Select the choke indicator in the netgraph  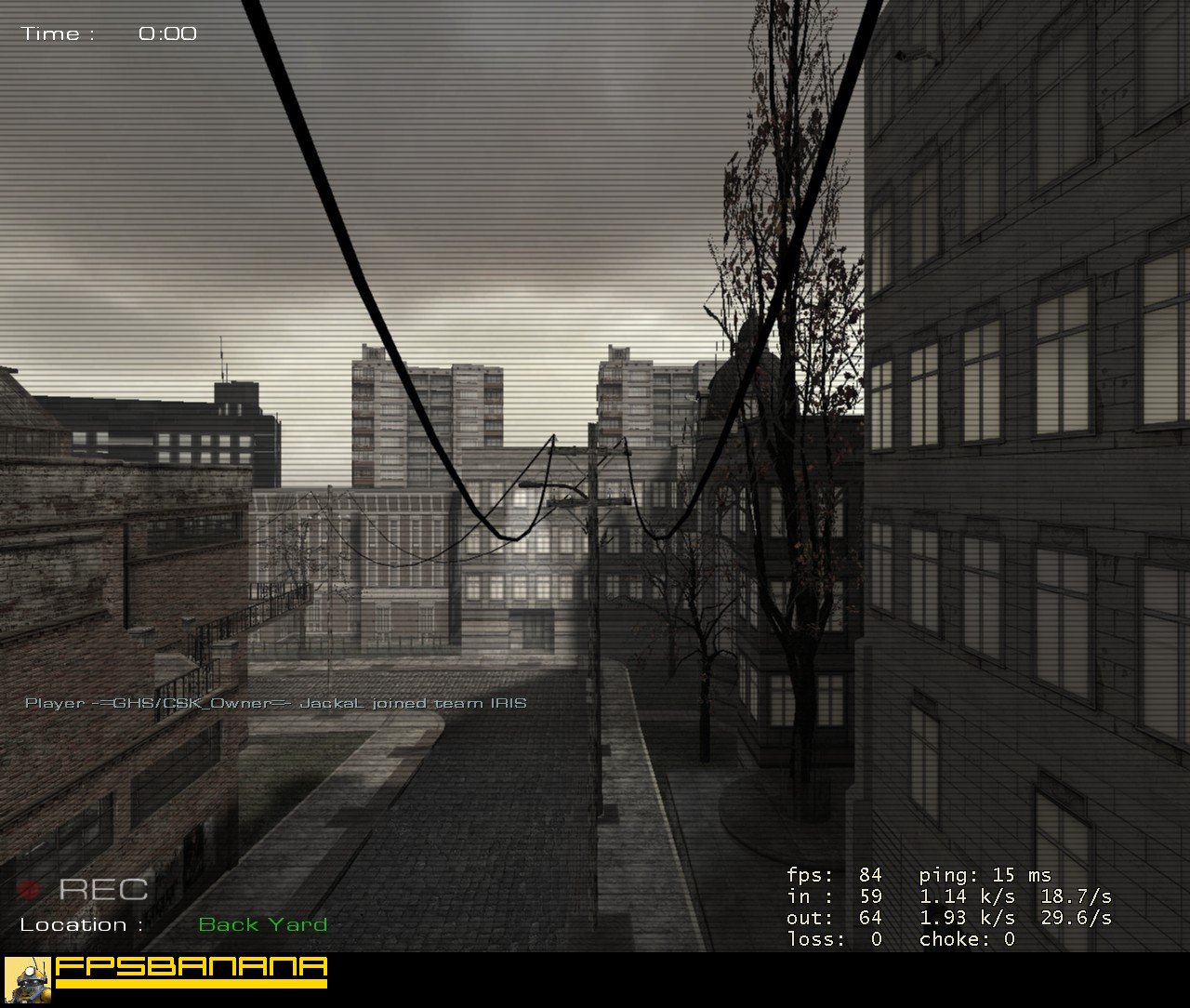(964, 939)
